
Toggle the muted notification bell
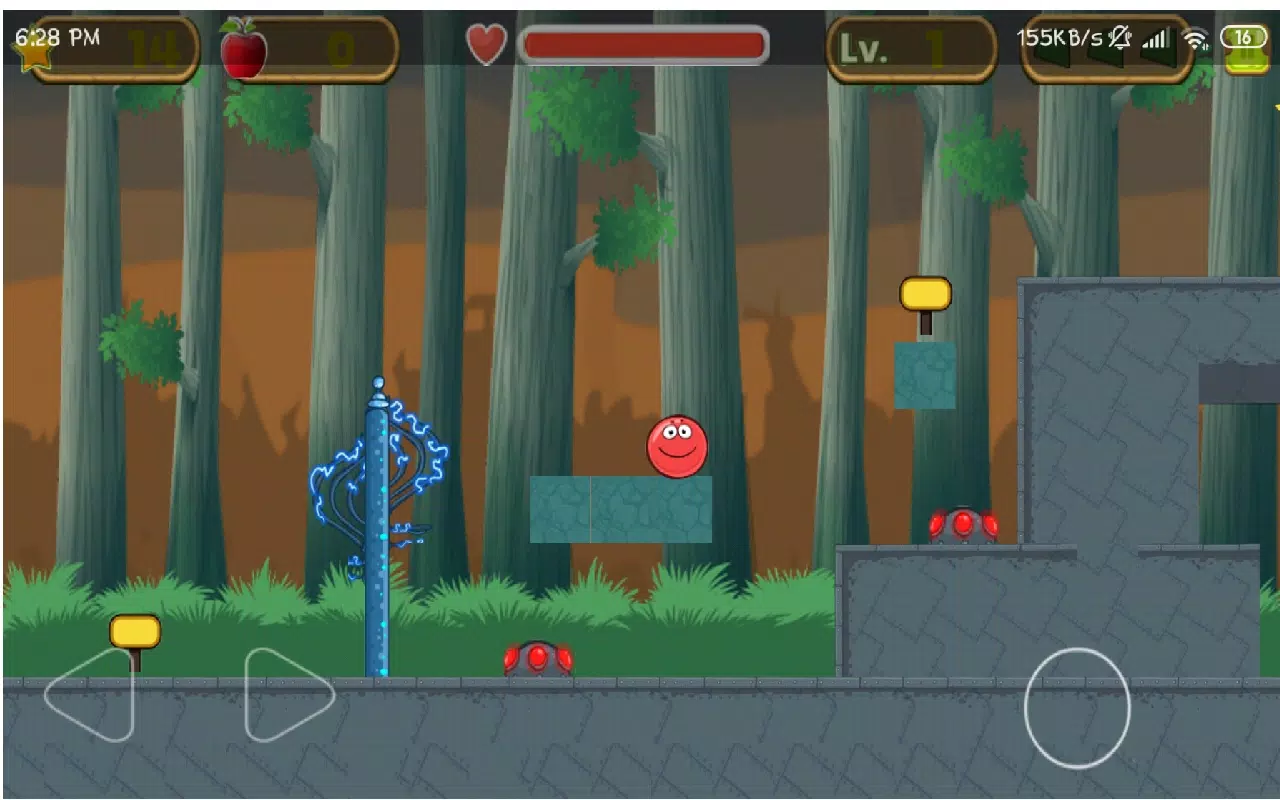pyautogui.click(x=1119, y=38)
